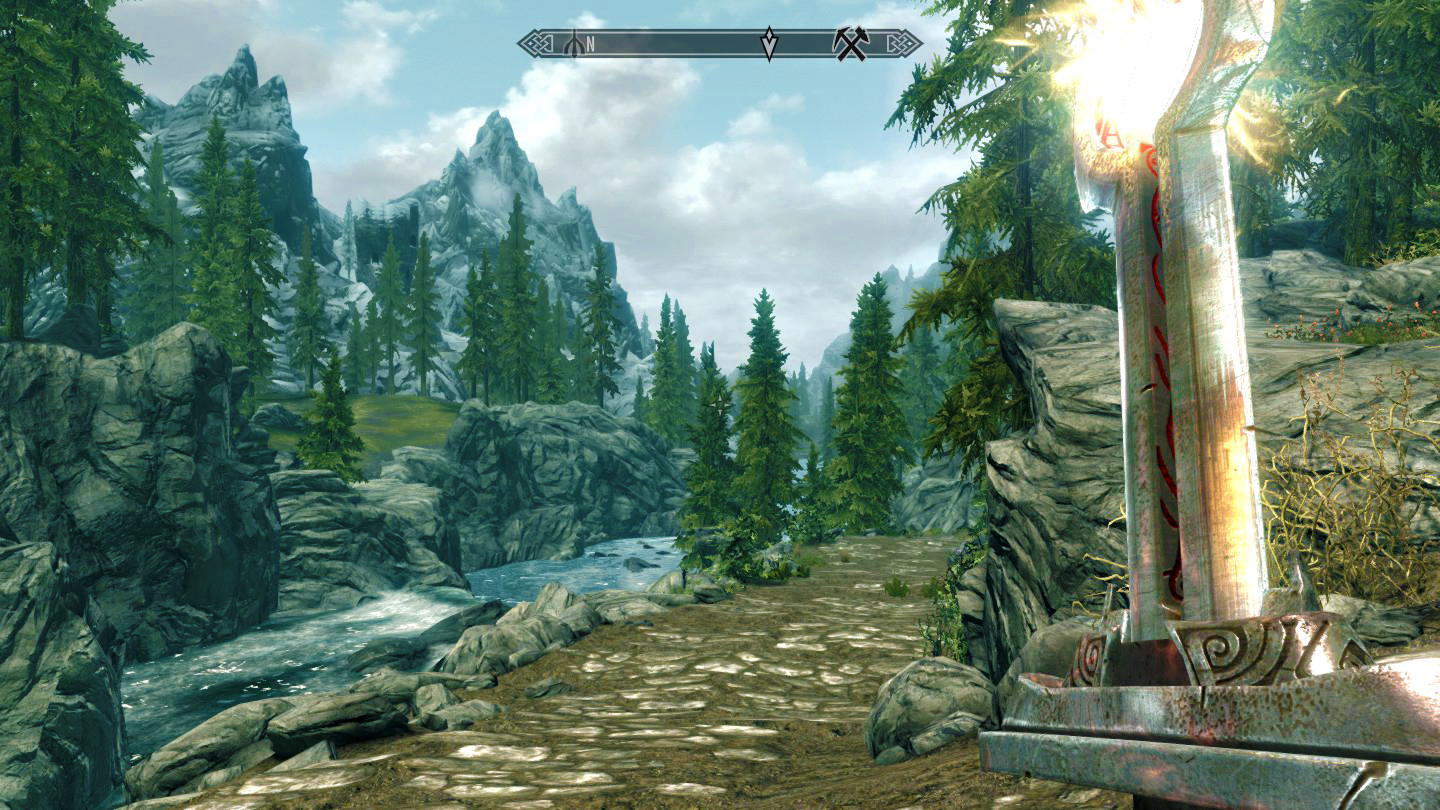
Task: Select the quest arrow marker on compass
Action: pos(769,44)
